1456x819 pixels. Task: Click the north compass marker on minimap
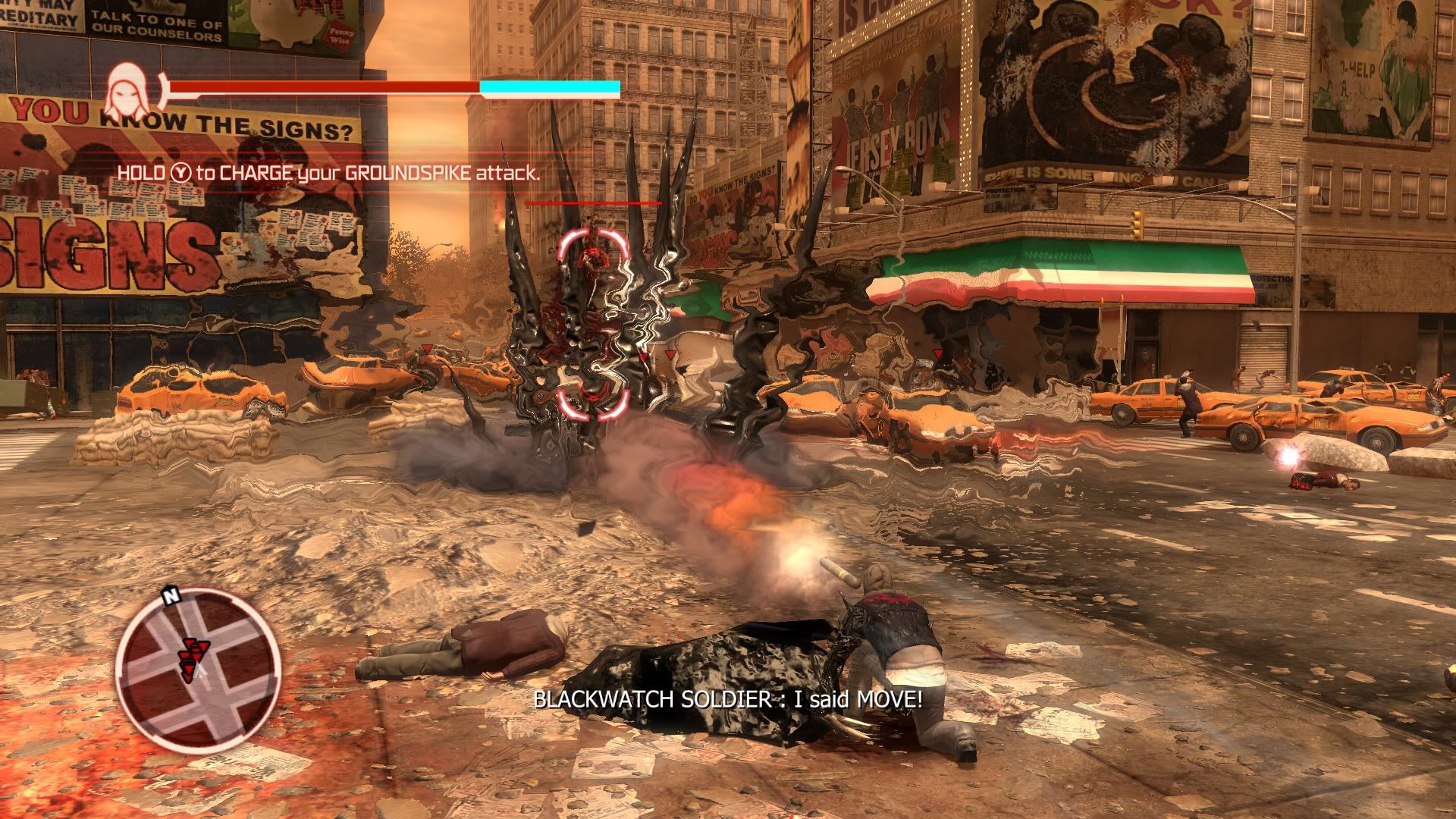[x=171, y=597]
